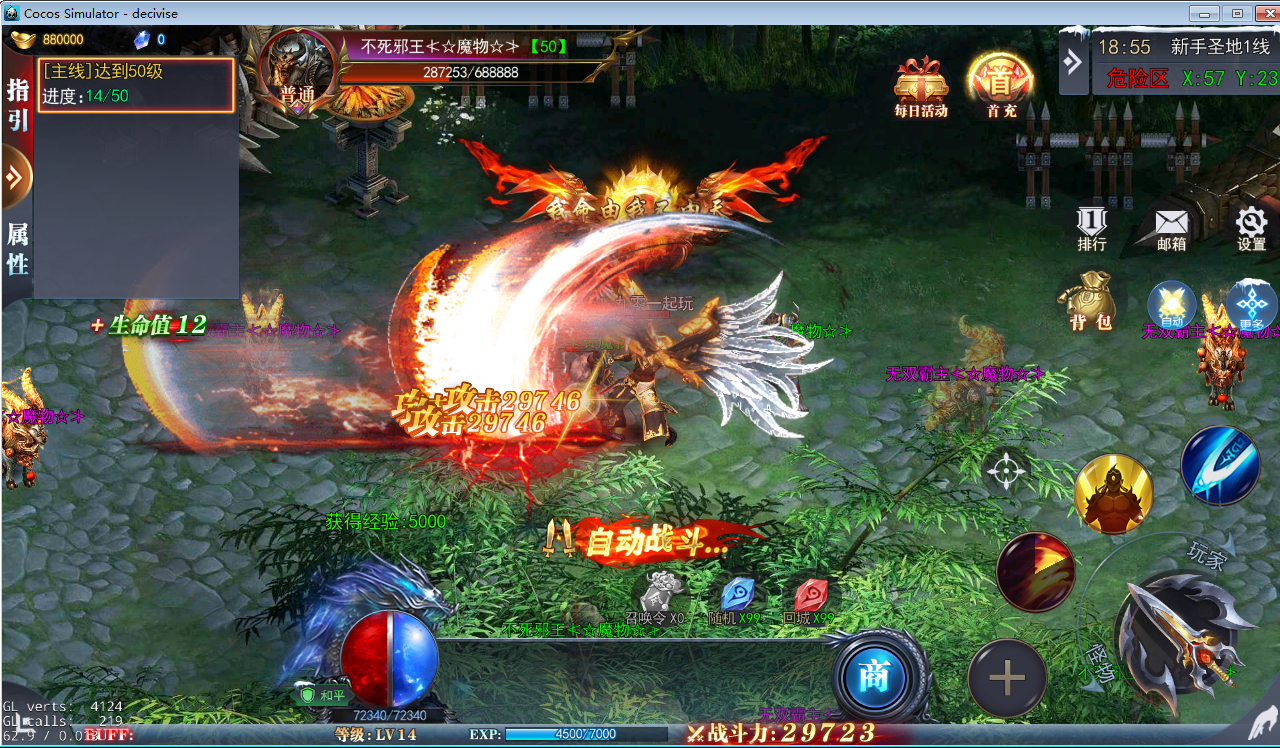Viewport: 1280px width, 748px height.
Task: Activate the golden warrior buff skill
Action: [1113, 494]
